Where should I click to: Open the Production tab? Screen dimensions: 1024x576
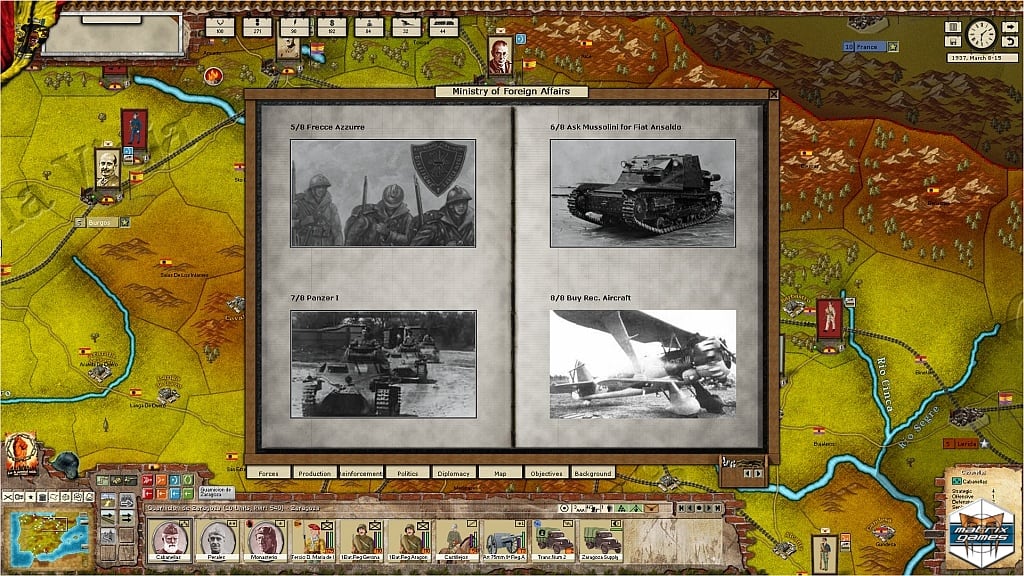(x=314, y=473)
